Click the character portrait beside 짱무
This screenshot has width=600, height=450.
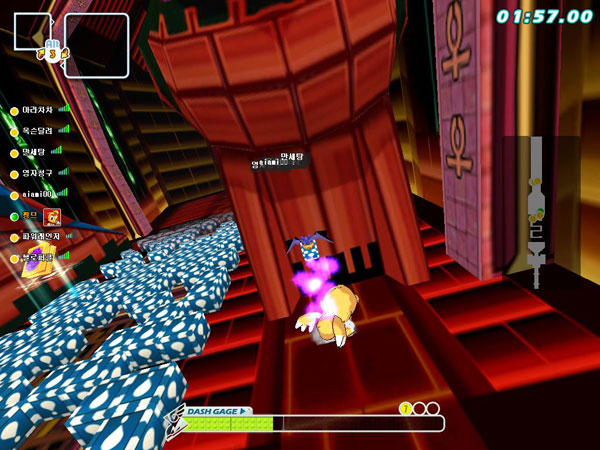[x=52, y=215]
